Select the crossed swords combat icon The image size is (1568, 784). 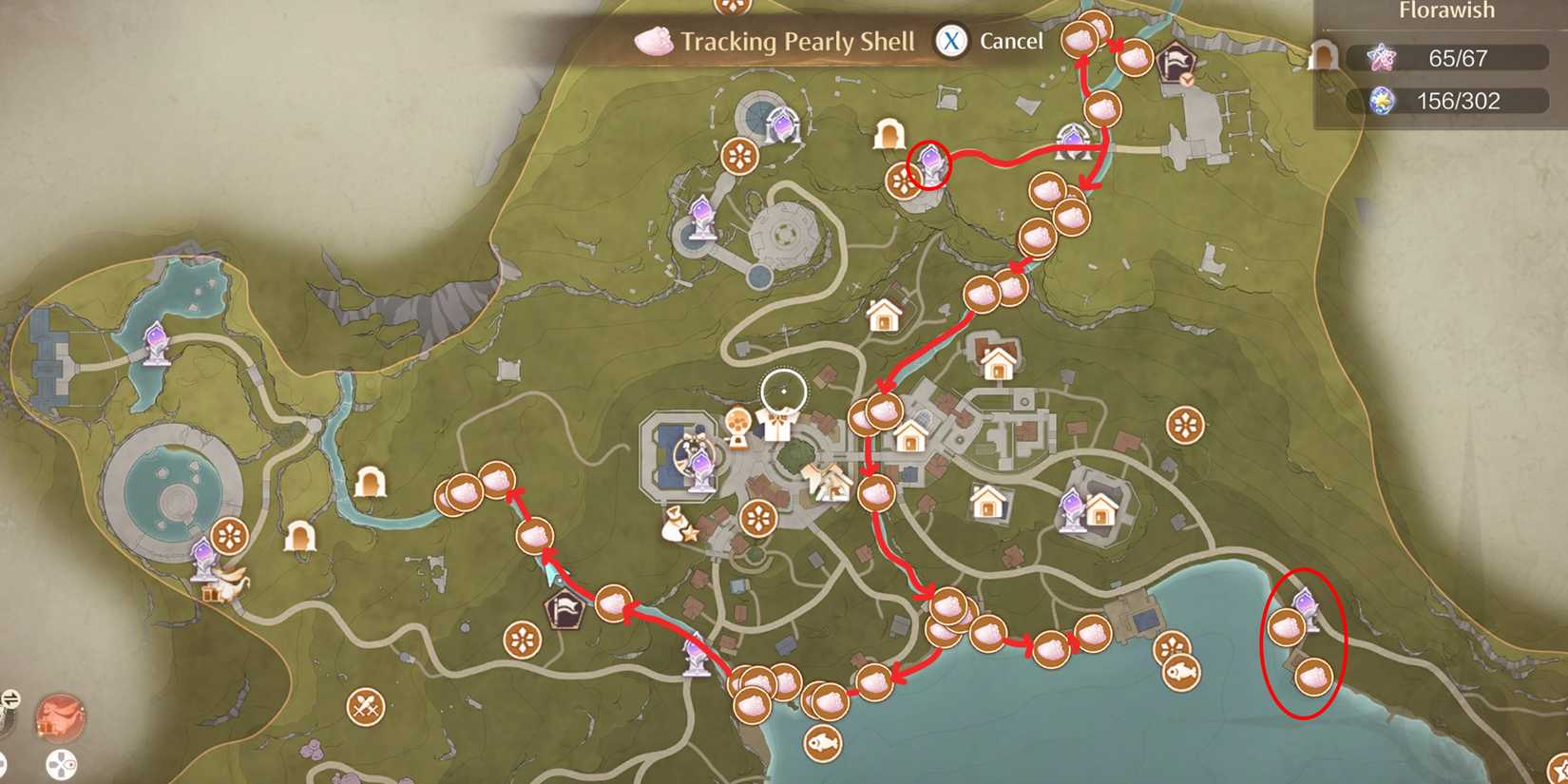(366, 707)
